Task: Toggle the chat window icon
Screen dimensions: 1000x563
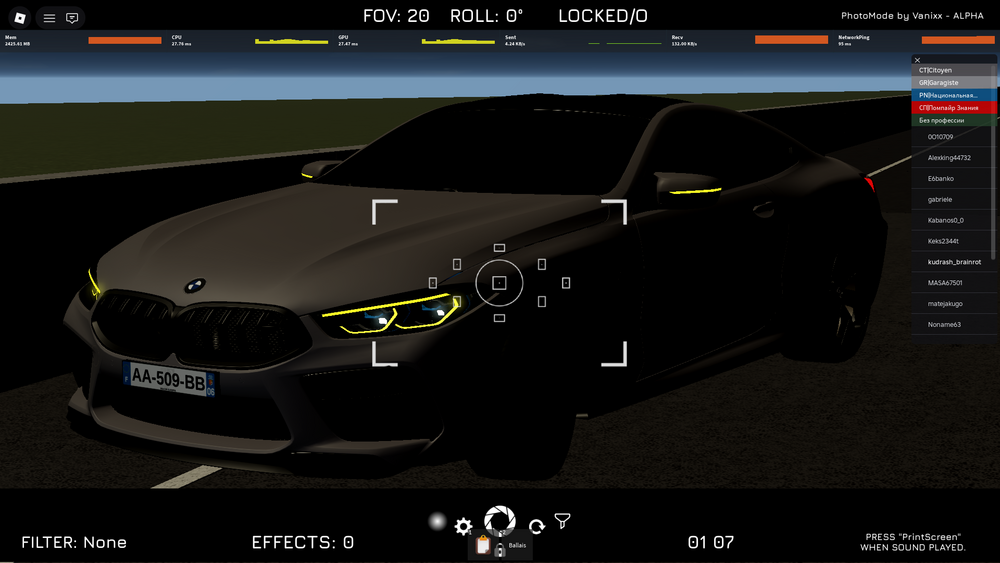Action: click(72, 18)
